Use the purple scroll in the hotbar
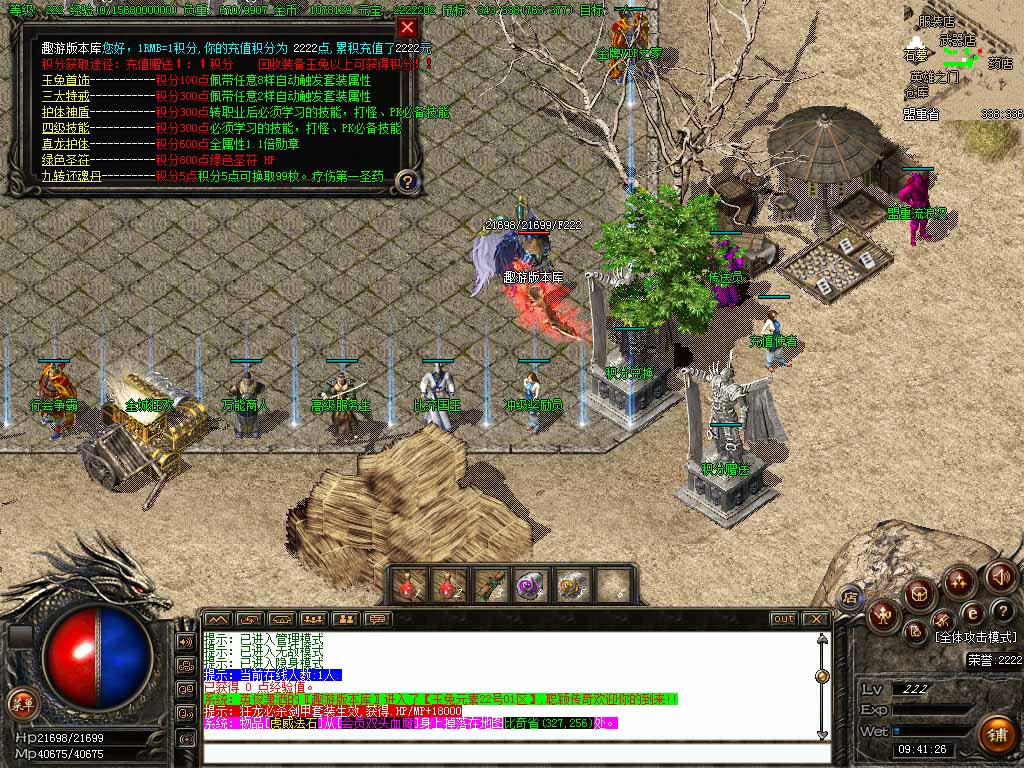 pyautogui.click(x=530, y=585)
